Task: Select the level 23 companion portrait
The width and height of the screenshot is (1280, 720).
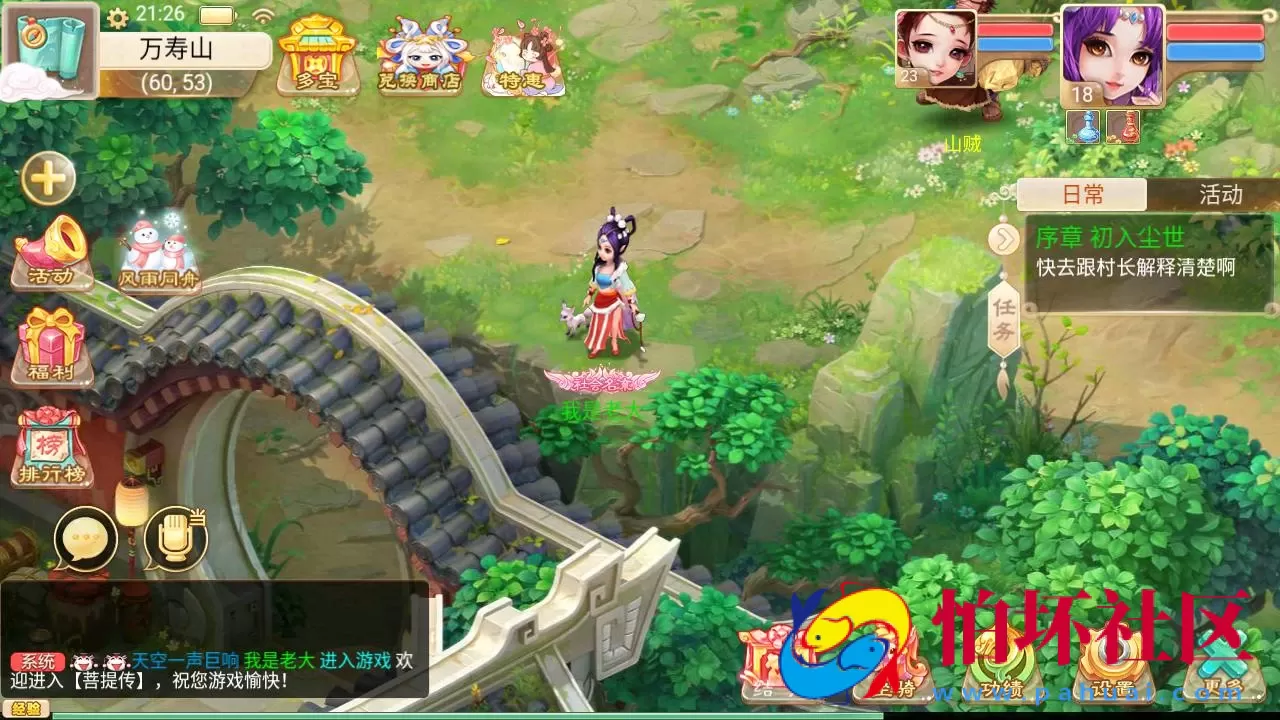Action: pos(934,50)
